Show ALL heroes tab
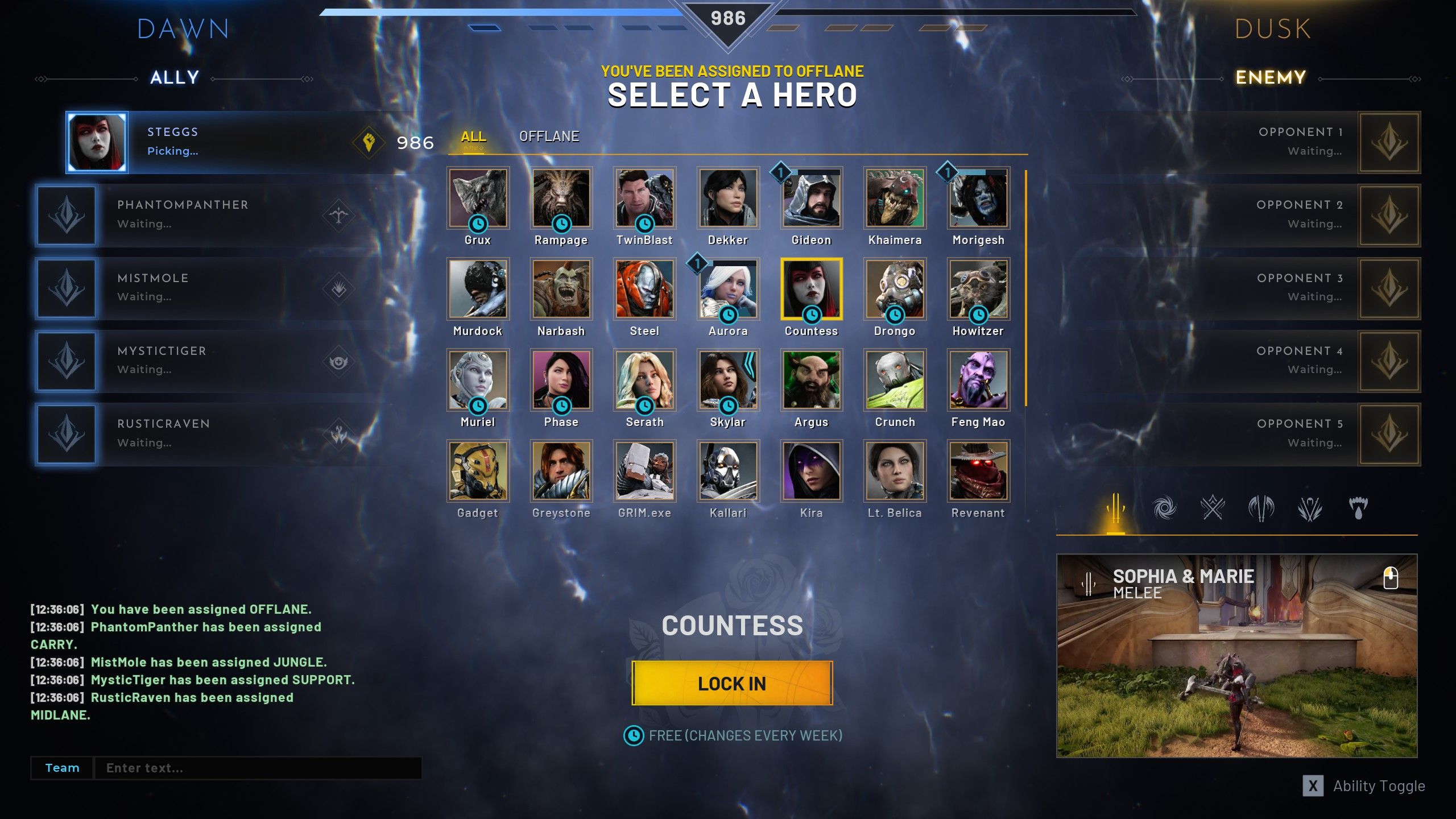 click(x=473, y=136)
